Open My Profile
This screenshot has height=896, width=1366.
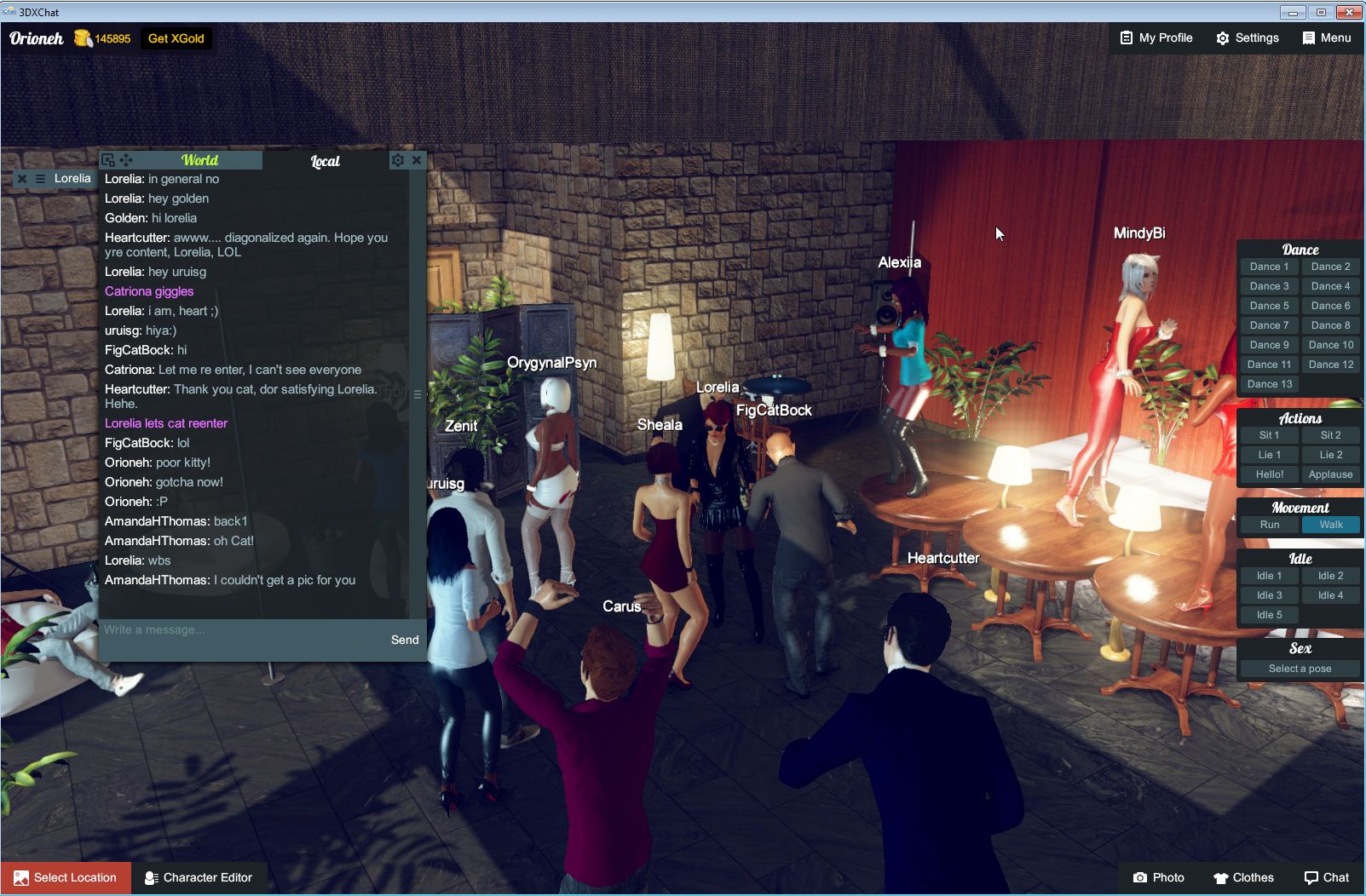click(1156, 37)
